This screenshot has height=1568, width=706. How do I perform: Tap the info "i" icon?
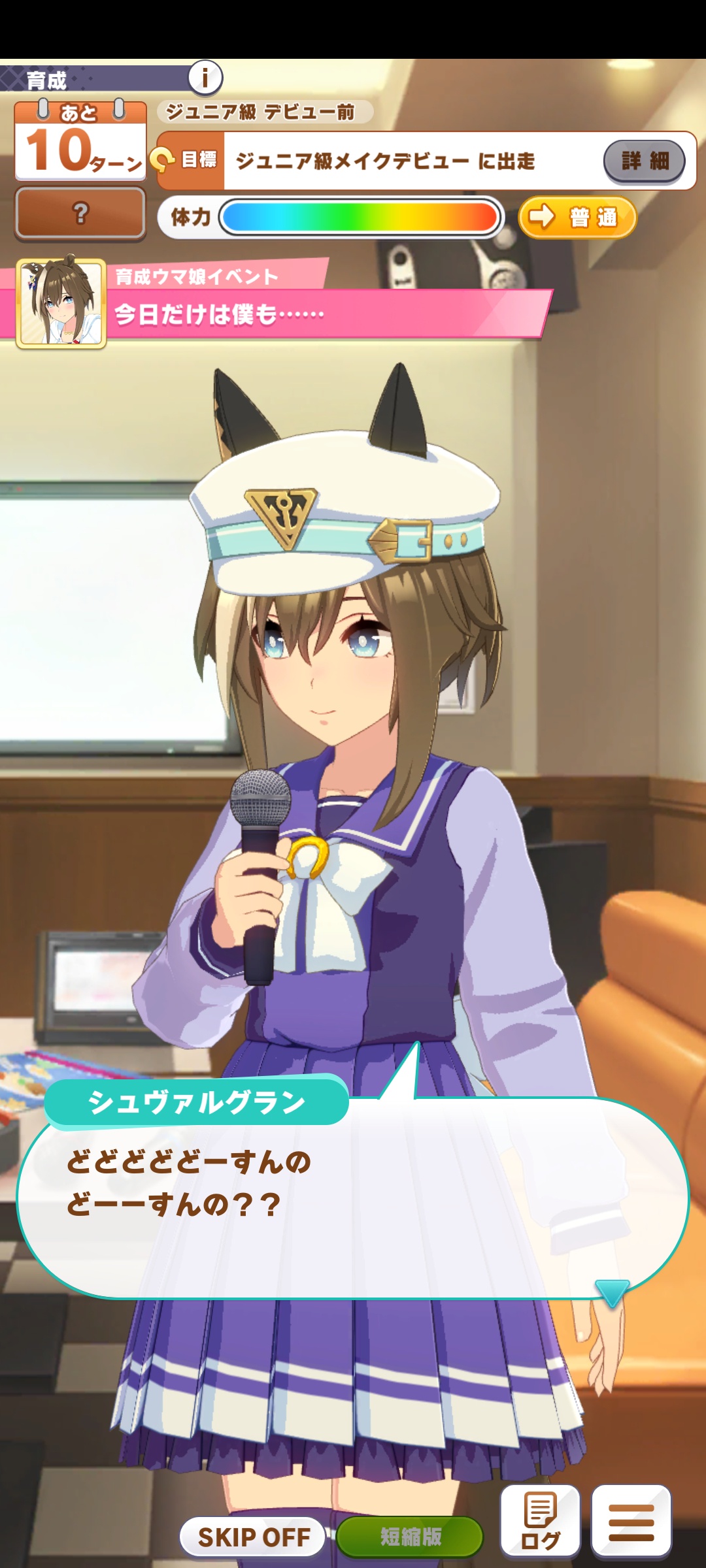point(205,78)
